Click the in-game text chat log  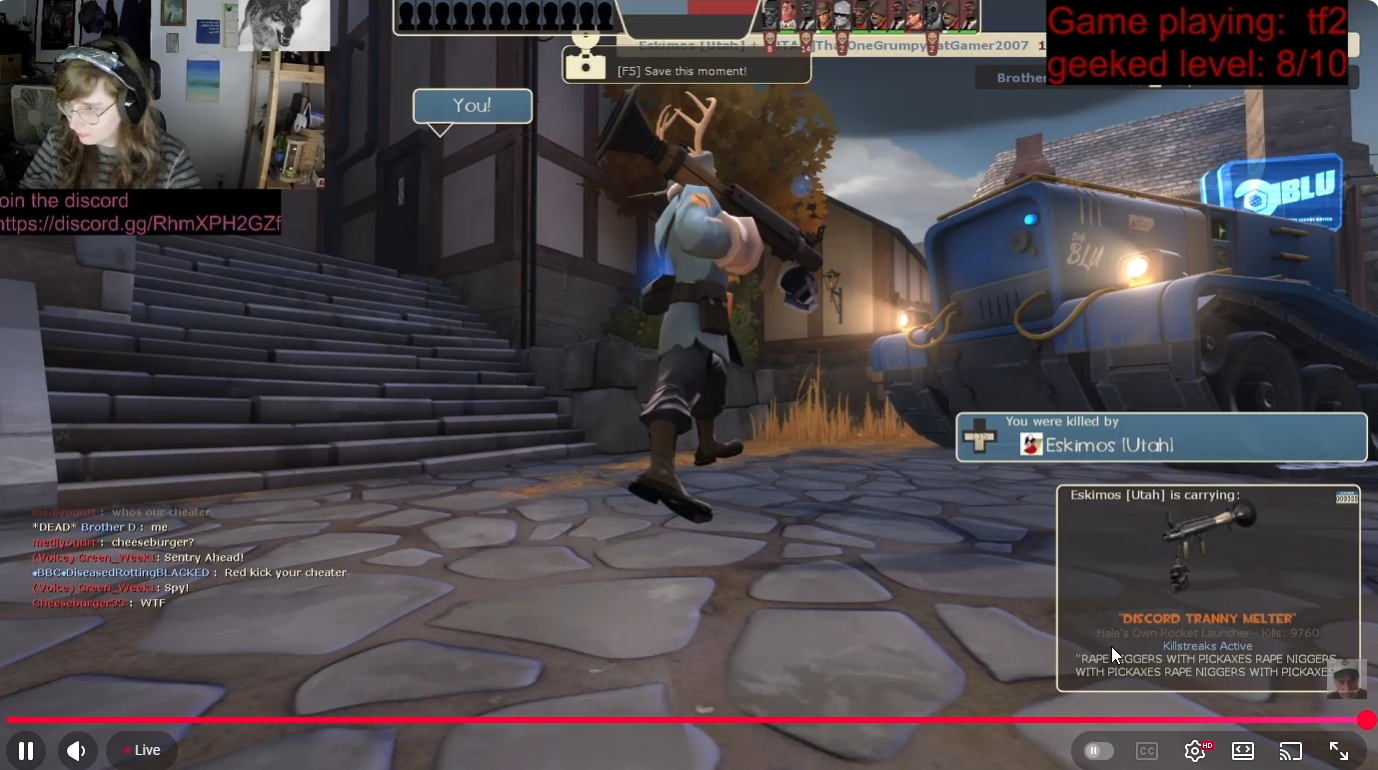coord(189,558)
